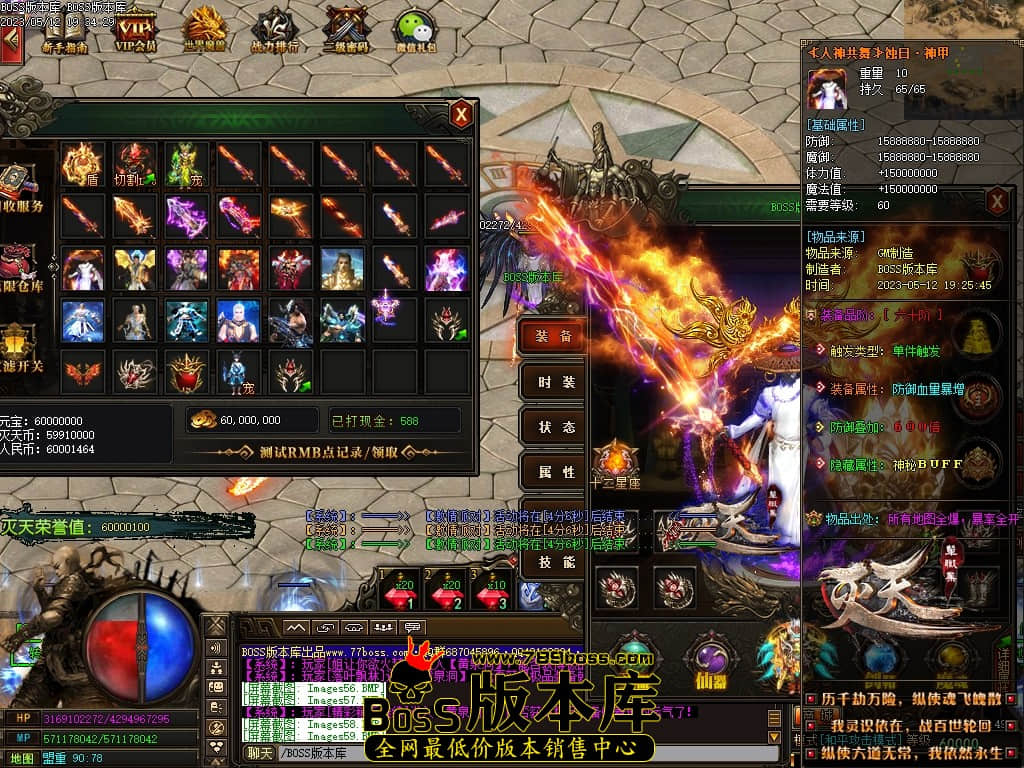Open the VIP会员 membership menu
This screenshot has width=1024, height=768.
(x=136, y=30)
